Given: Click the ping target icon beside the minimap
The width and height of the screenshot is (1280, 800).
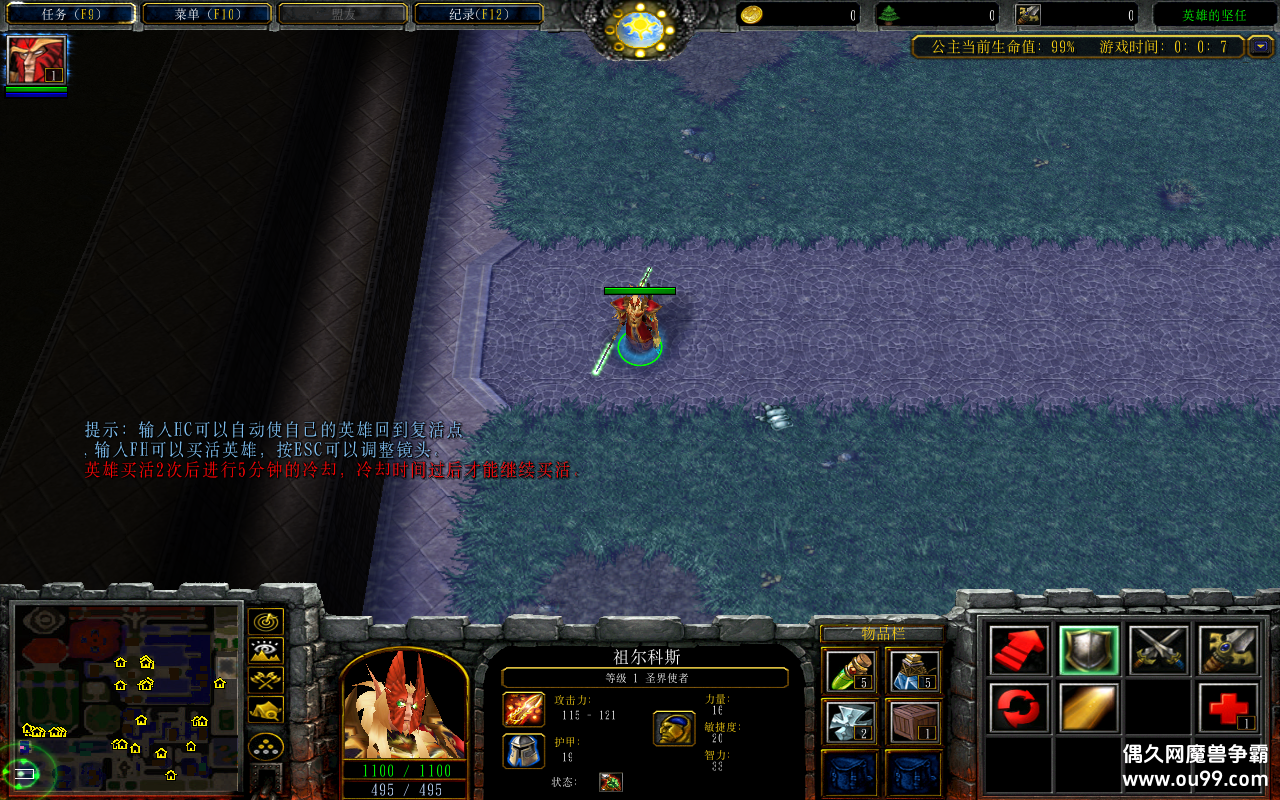Looking at the screenshot, I should tap(265, 621).
